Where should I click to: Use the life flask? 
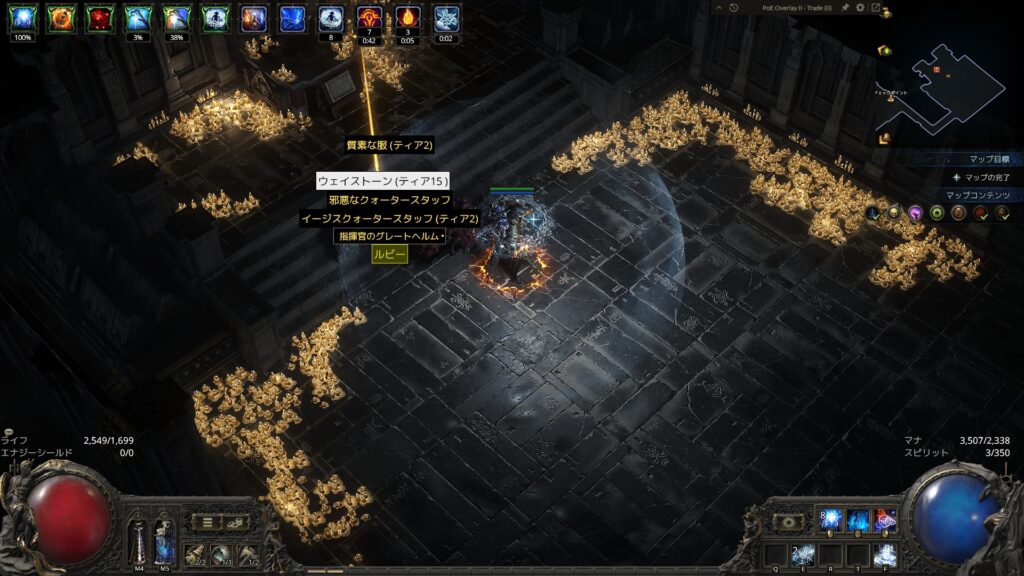coord(137,540)
